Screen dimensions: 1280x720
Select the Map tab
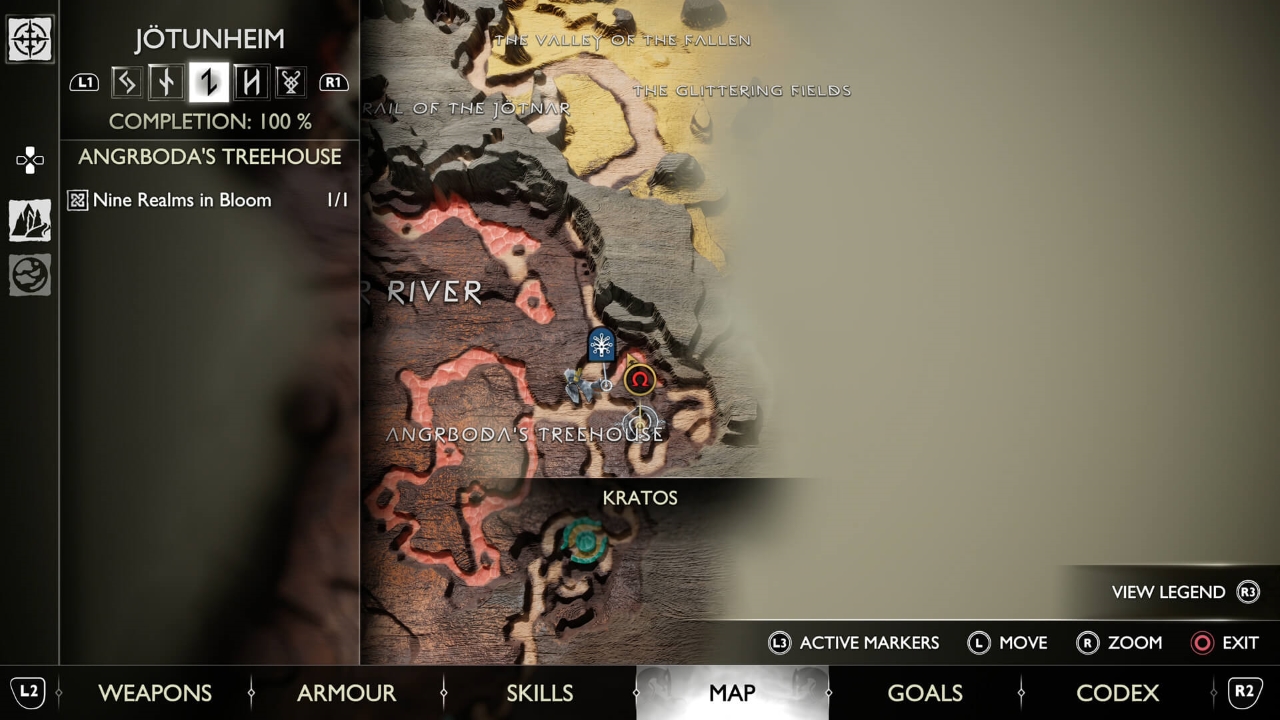732,693
